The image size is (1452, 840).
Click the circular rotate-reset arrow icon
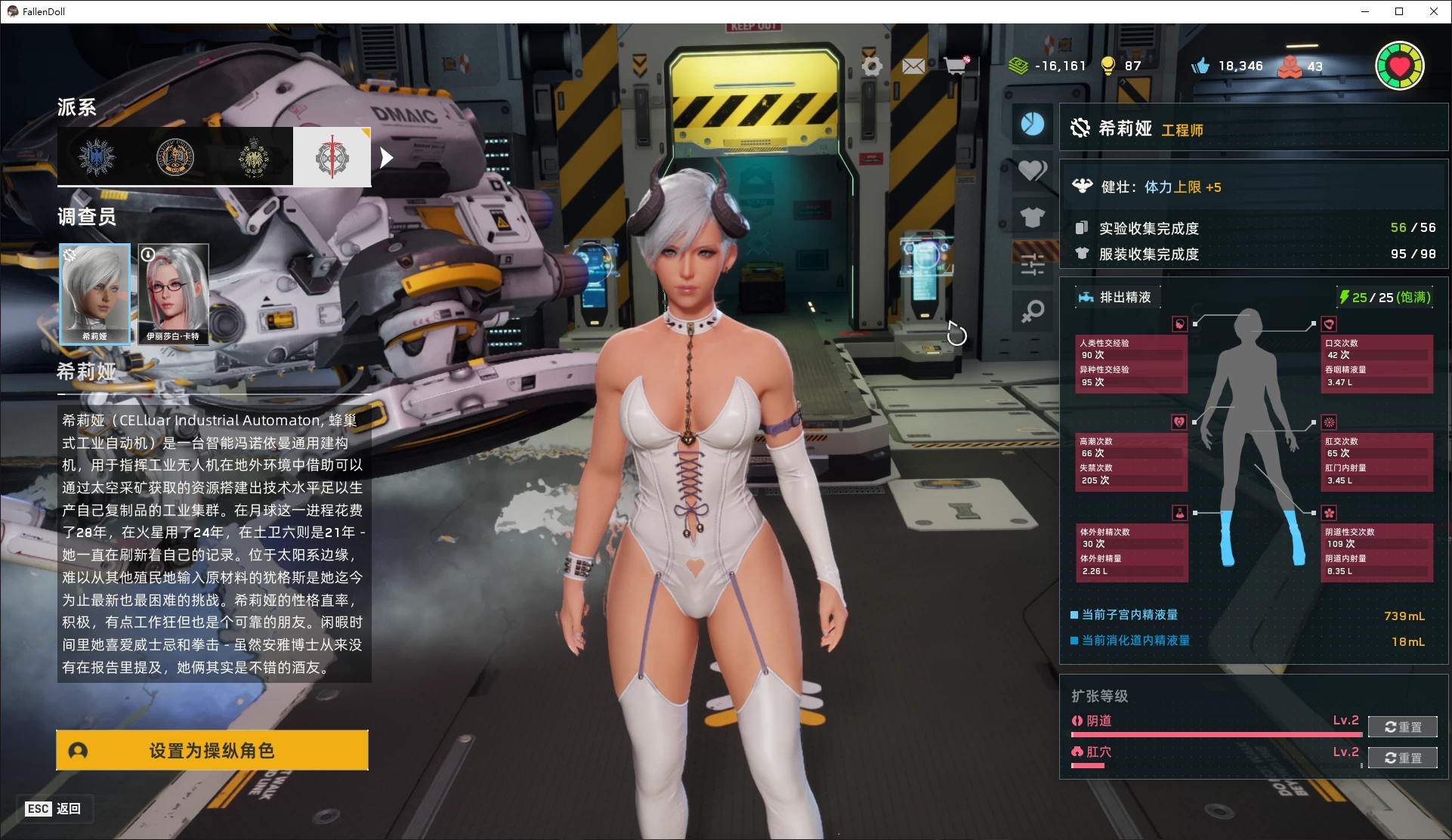click(956, 333)
